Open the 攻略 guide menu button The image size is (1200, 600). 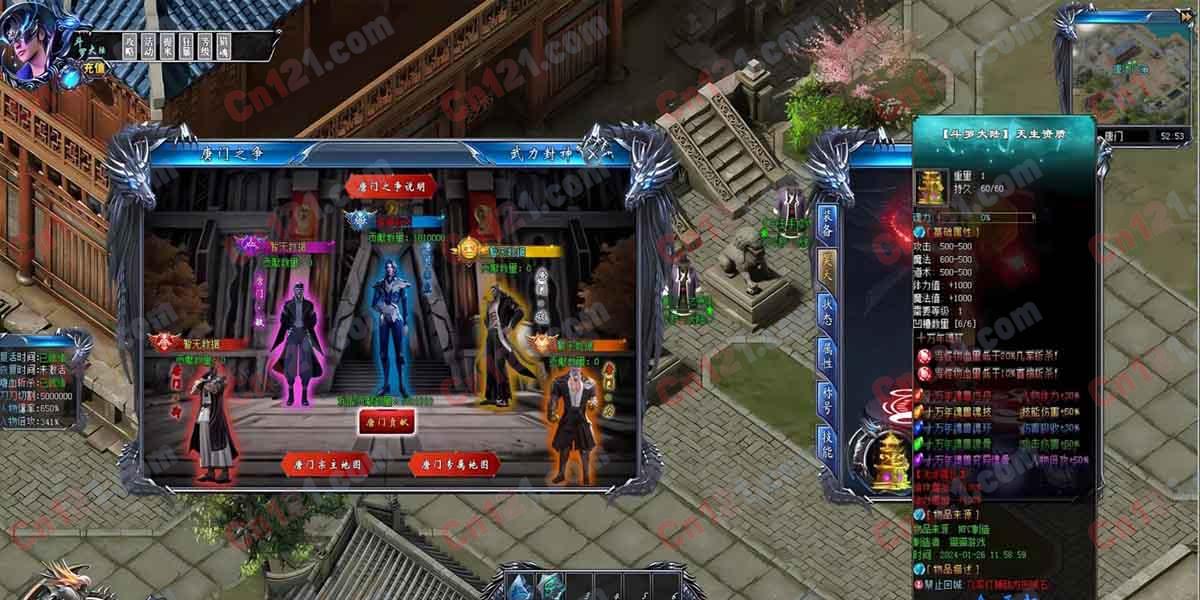pyautogui.click(x=130, y=45)
